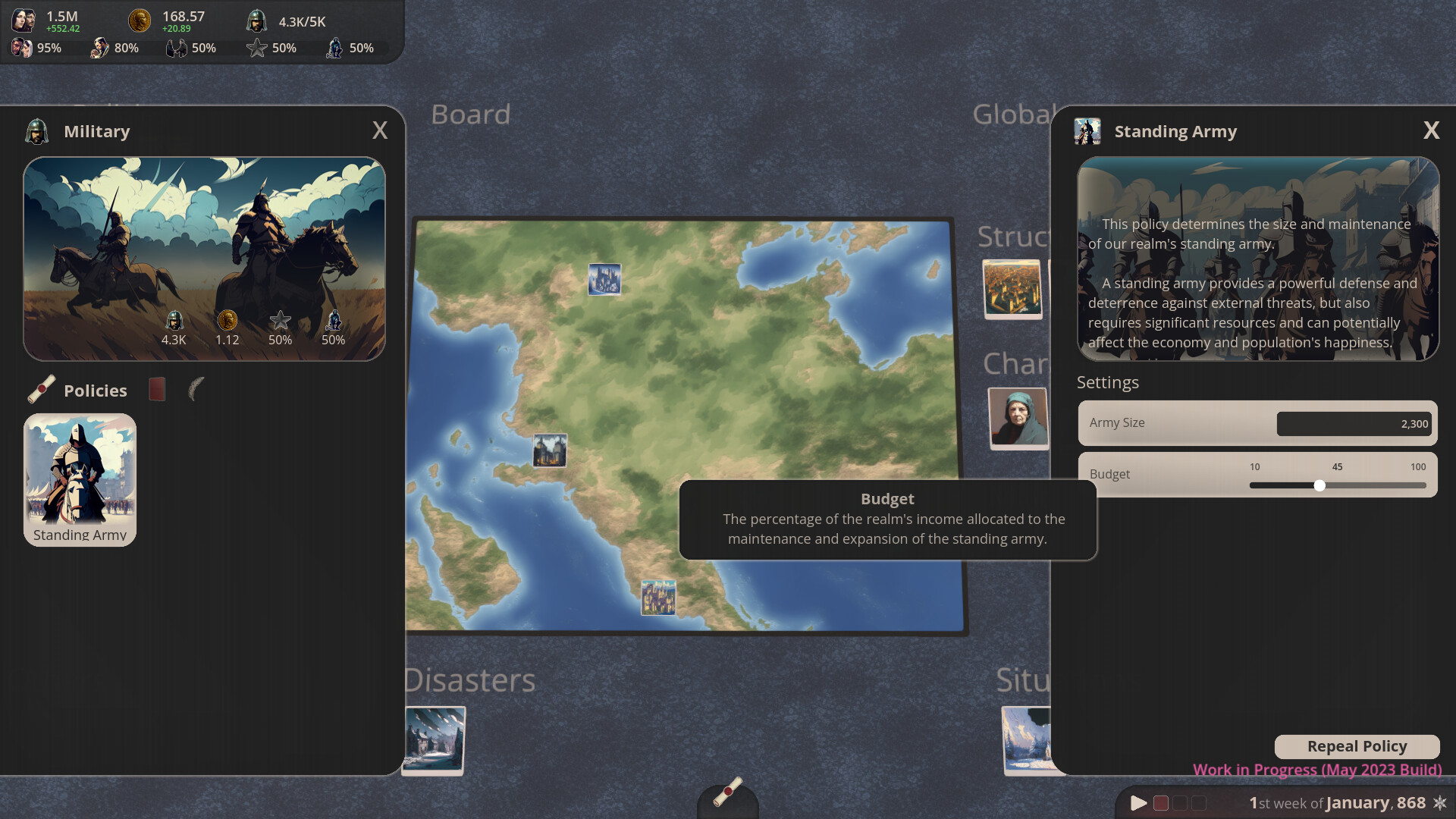Select the red book icon beside Policies
This screenshot has width=1456, height=819.
coord(156,388)
